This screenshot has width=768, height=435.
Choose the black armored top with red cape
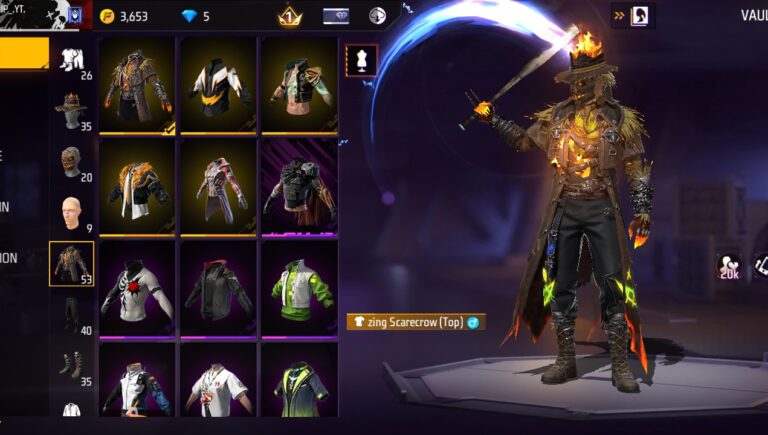click(298, 186)
